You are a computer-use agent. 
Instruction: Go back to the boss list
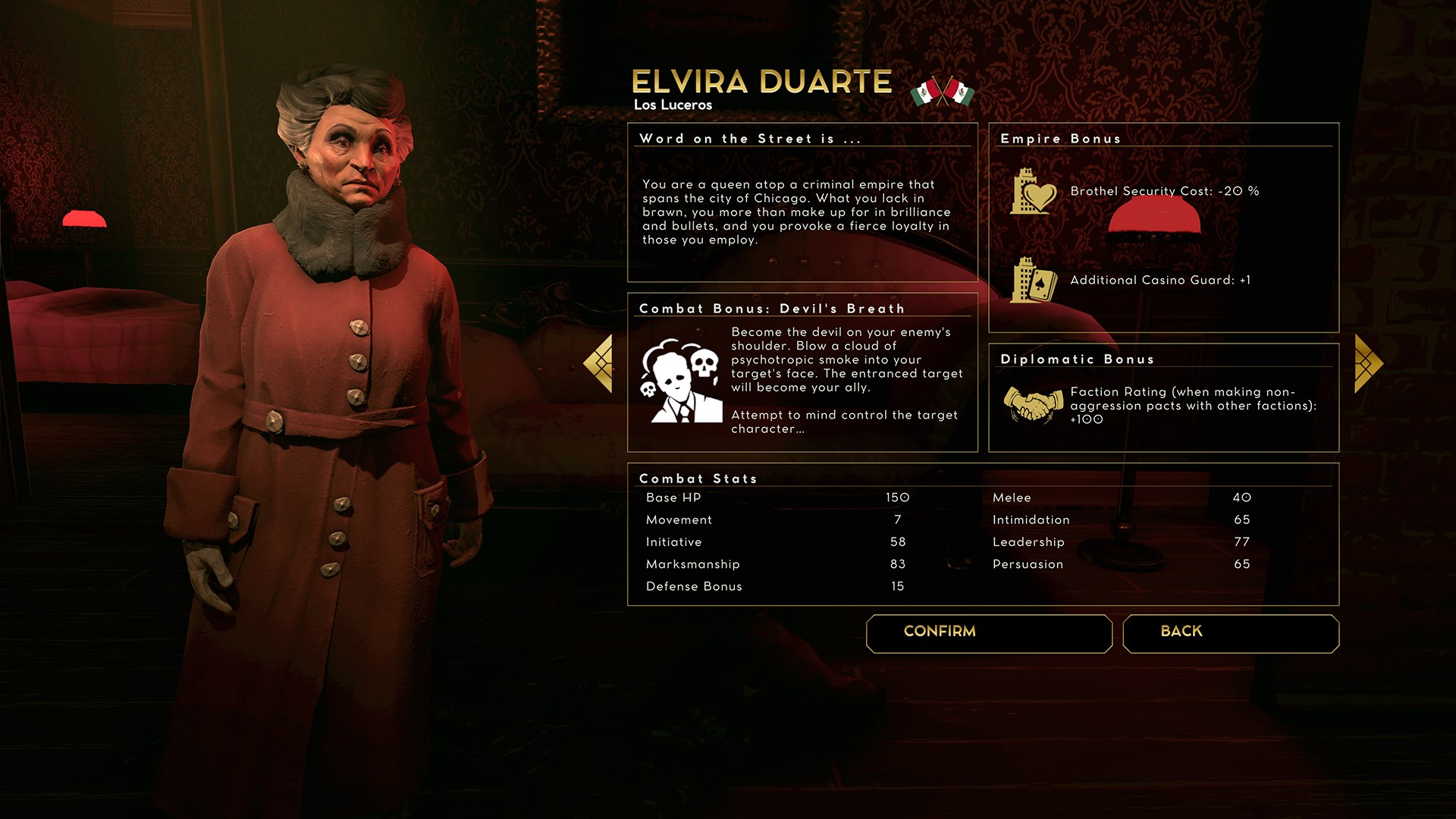click(1230, 633)
